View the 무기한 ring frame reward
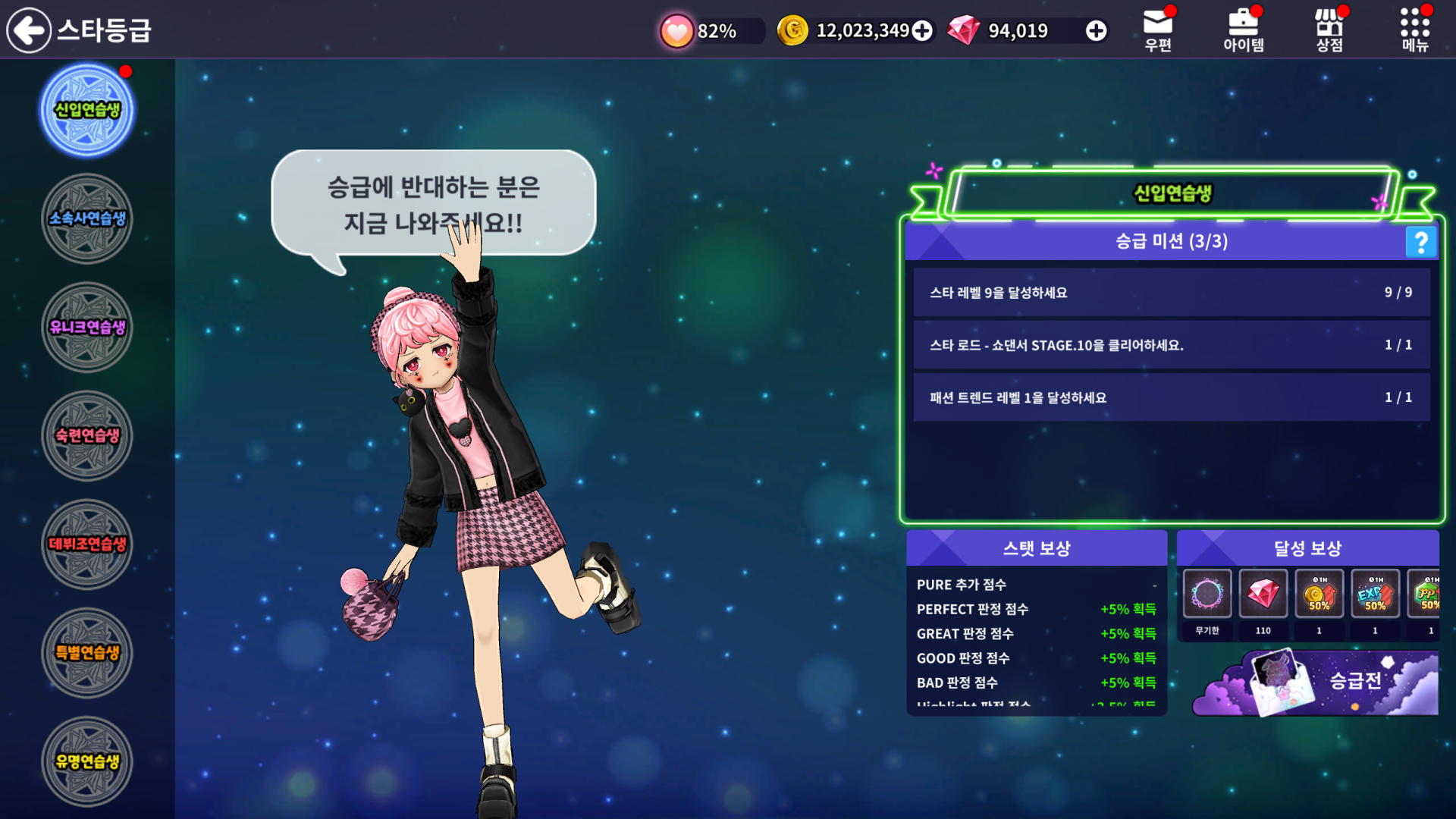 [x=1207, y=595]
